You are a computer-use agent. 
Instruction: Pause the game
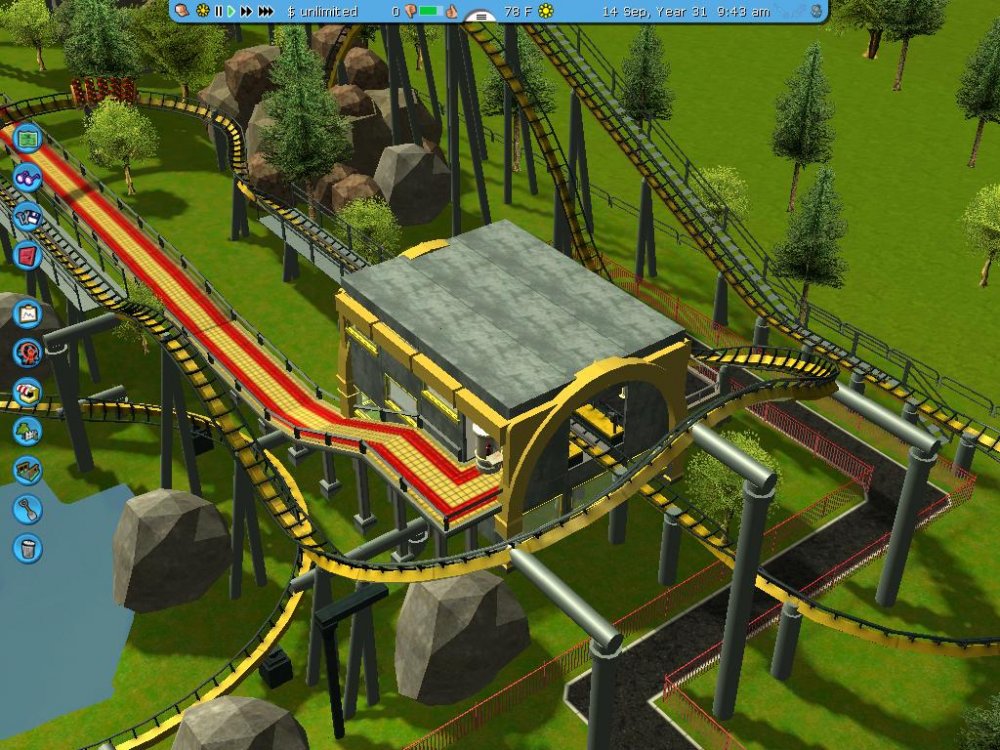(218, 11)
